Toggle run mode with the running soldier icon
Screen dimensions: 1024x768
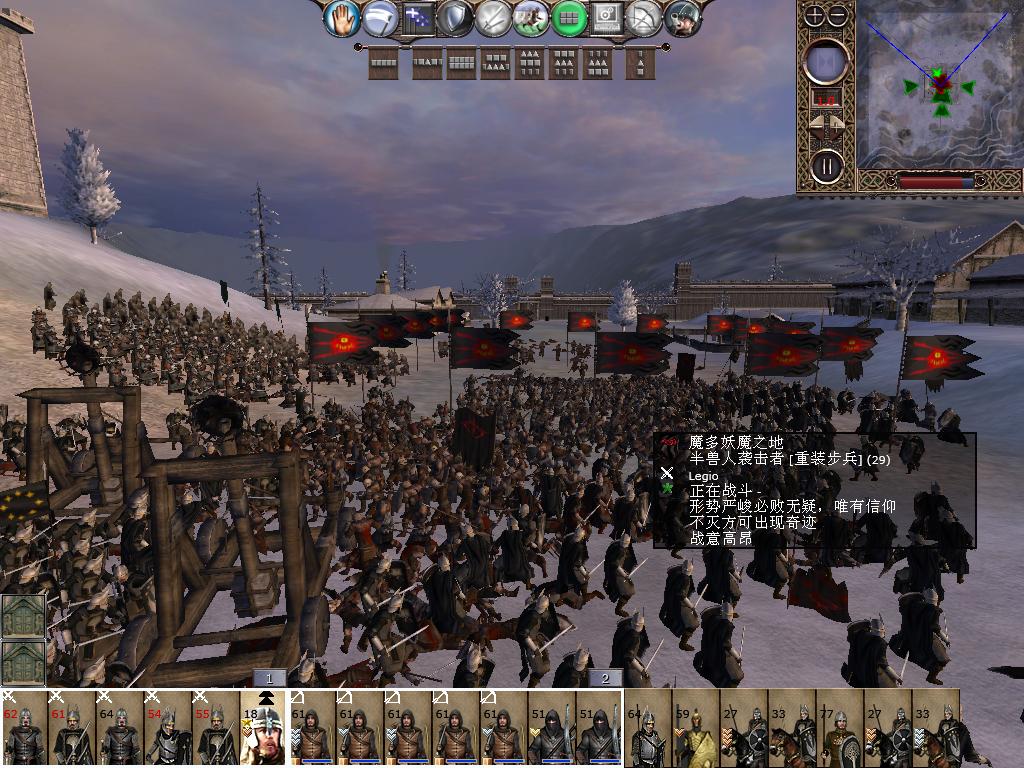pyautogui.click(x=531, y=18)
